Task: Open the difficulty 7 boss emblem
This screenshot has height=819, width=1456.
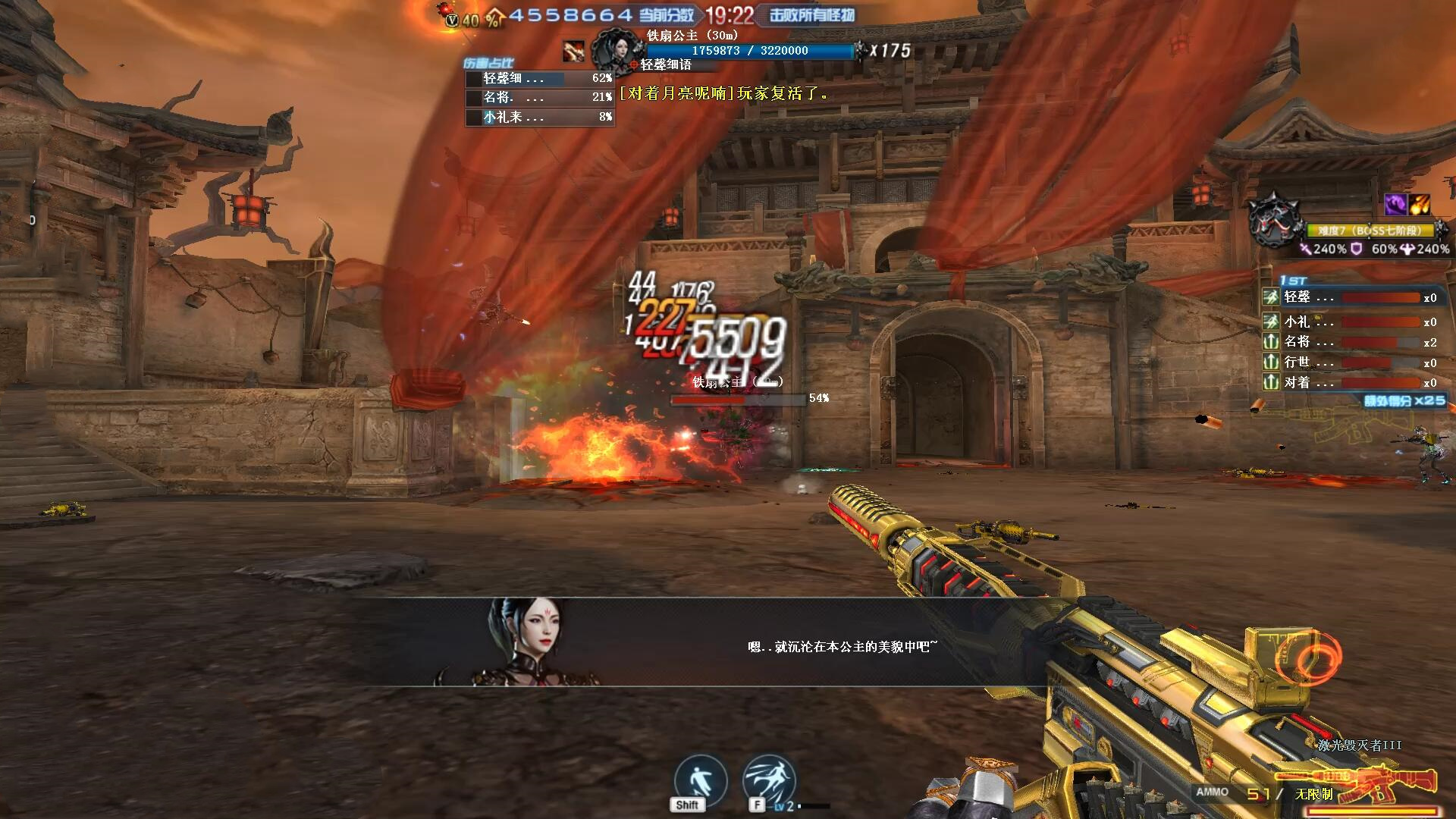Action: point(1276,221)
